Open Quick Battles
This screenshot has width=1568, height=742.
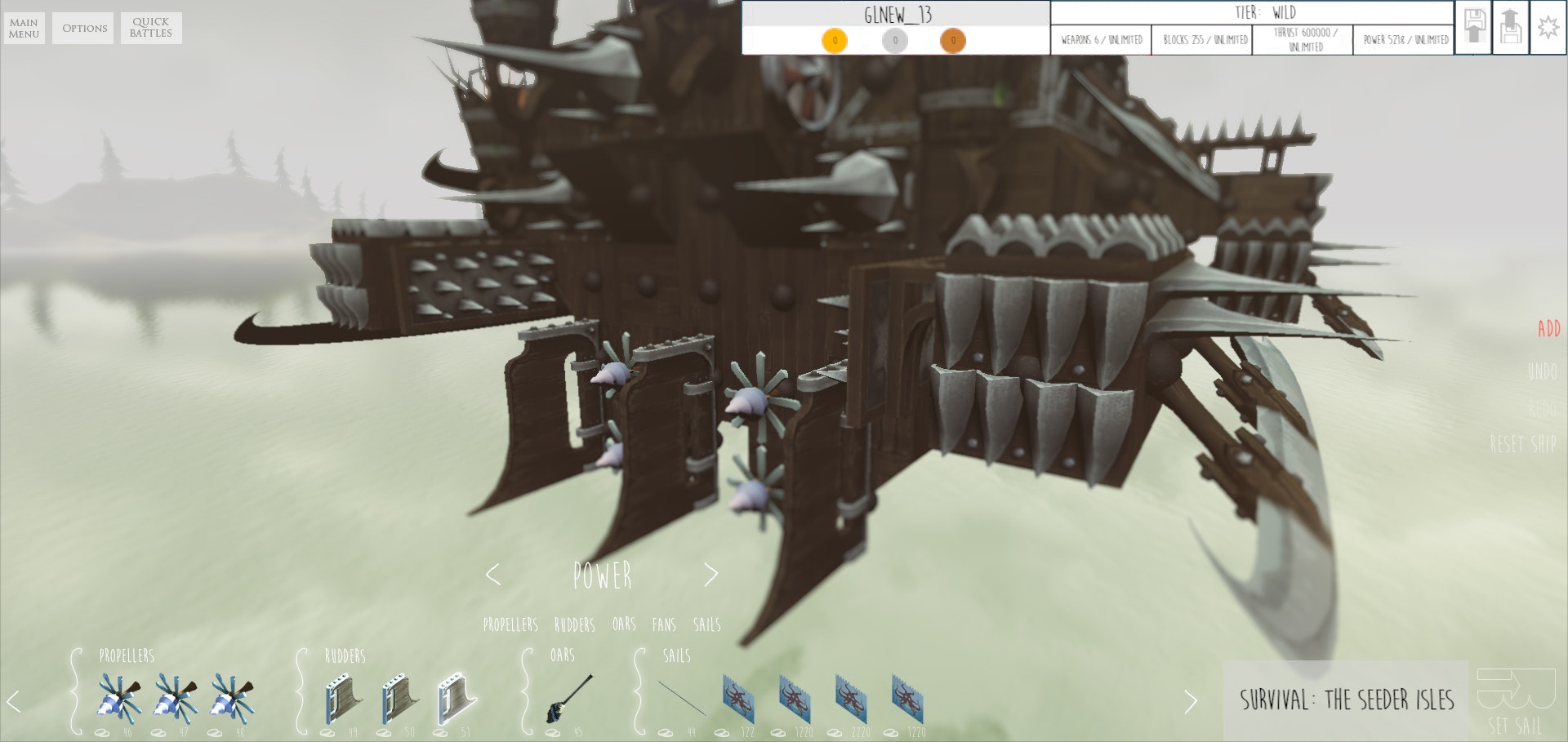click(151, 27)
